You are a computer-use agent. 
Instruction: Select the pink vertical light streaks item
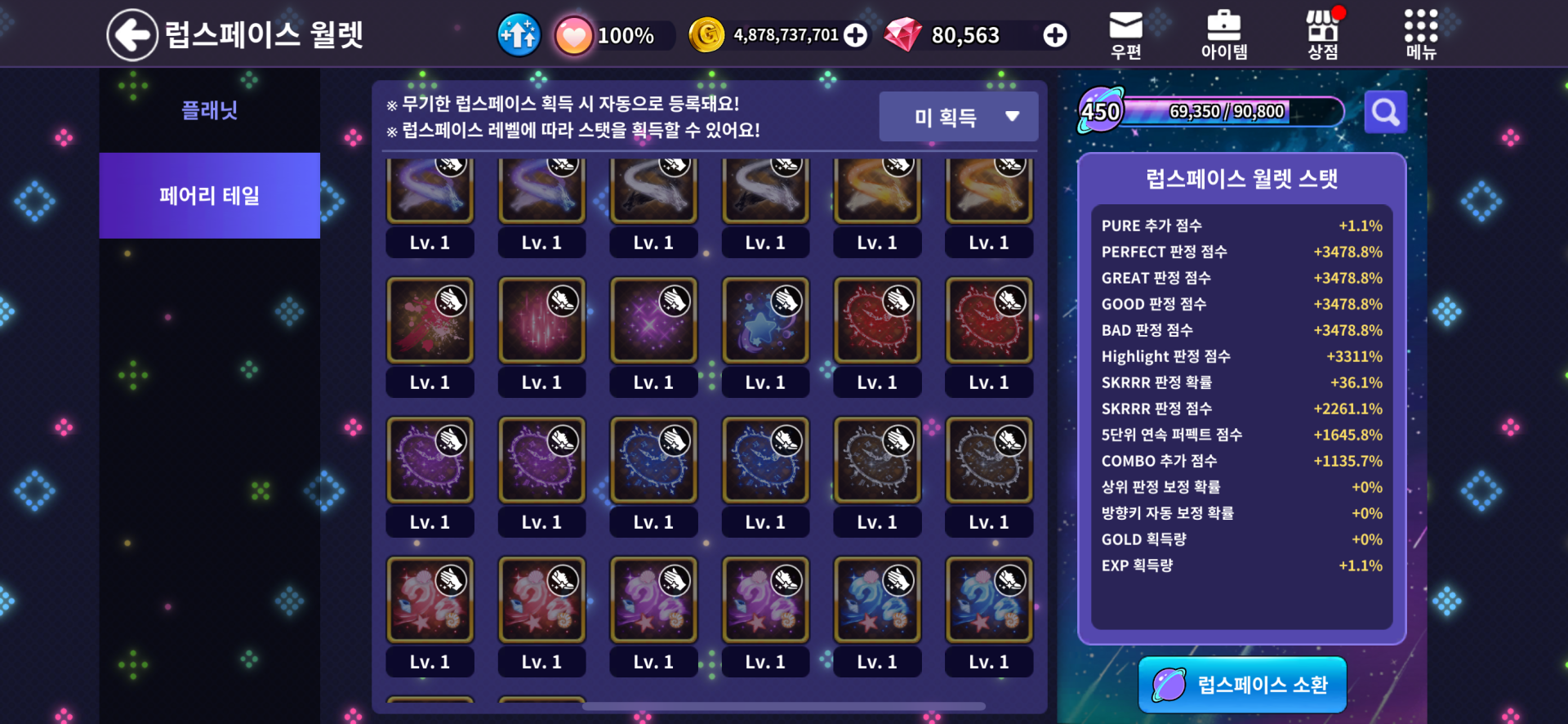pos(541,321)
